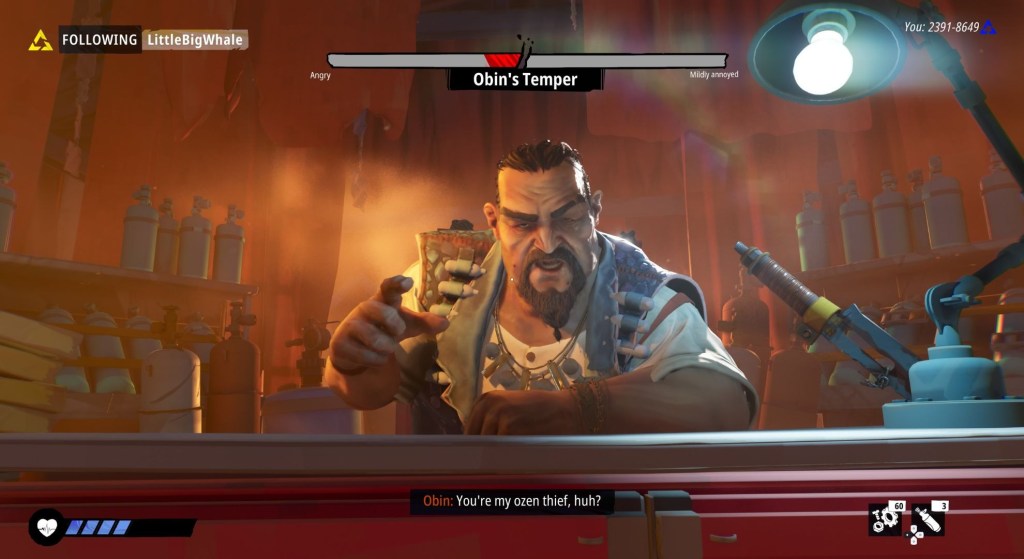Image resolution: width=1024 pixels, height=559 pixels.
Task: Click the yellow triangle team icon
Action: [41, 40]
